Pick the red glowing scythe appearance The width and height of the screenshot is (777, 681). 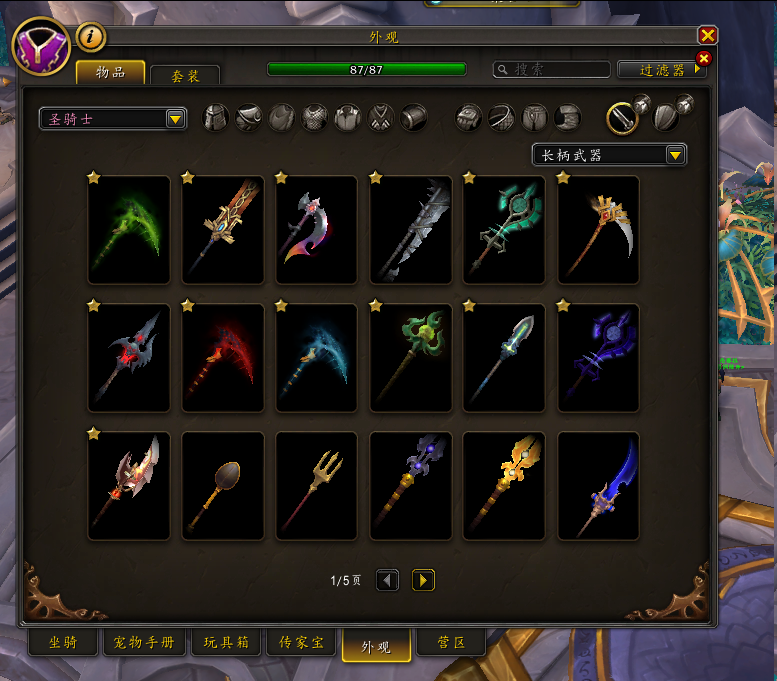pos(223,358)
